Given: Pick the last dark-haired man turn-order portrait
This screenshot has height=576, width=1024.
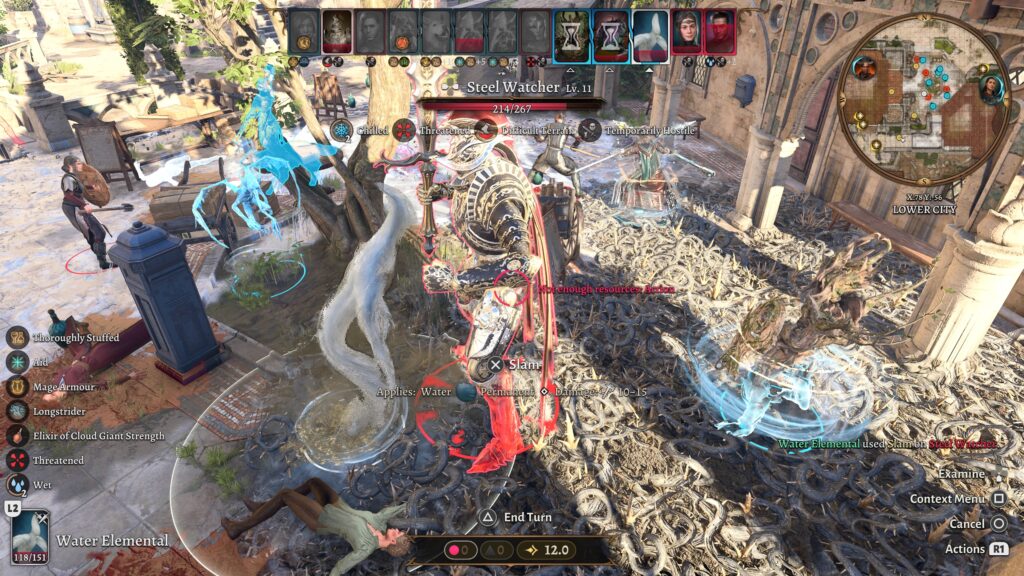Looking at the screenshot, I should point(718,31).
